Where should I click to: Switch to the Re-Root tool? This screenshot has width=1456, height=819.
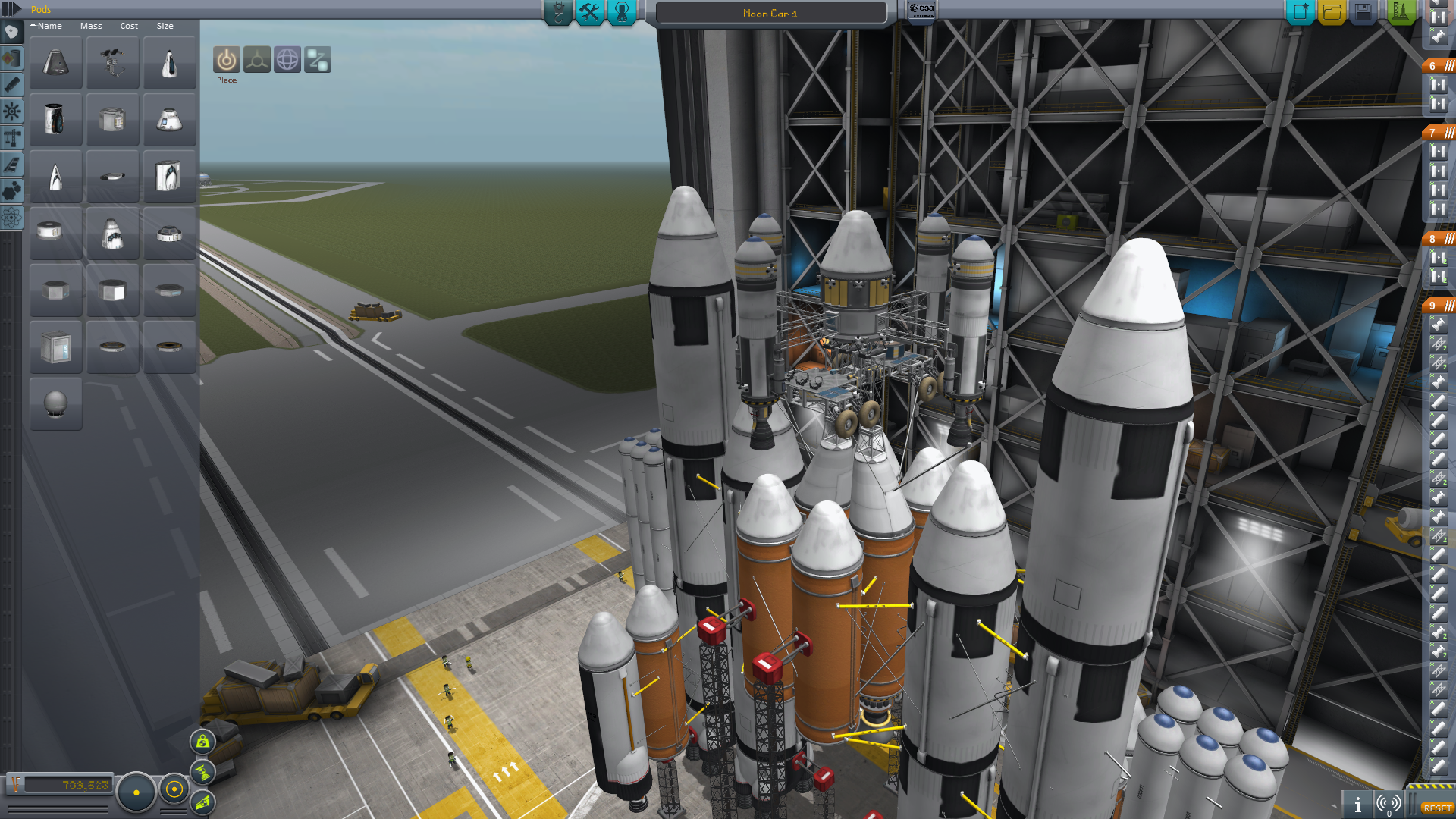point(318,60)
